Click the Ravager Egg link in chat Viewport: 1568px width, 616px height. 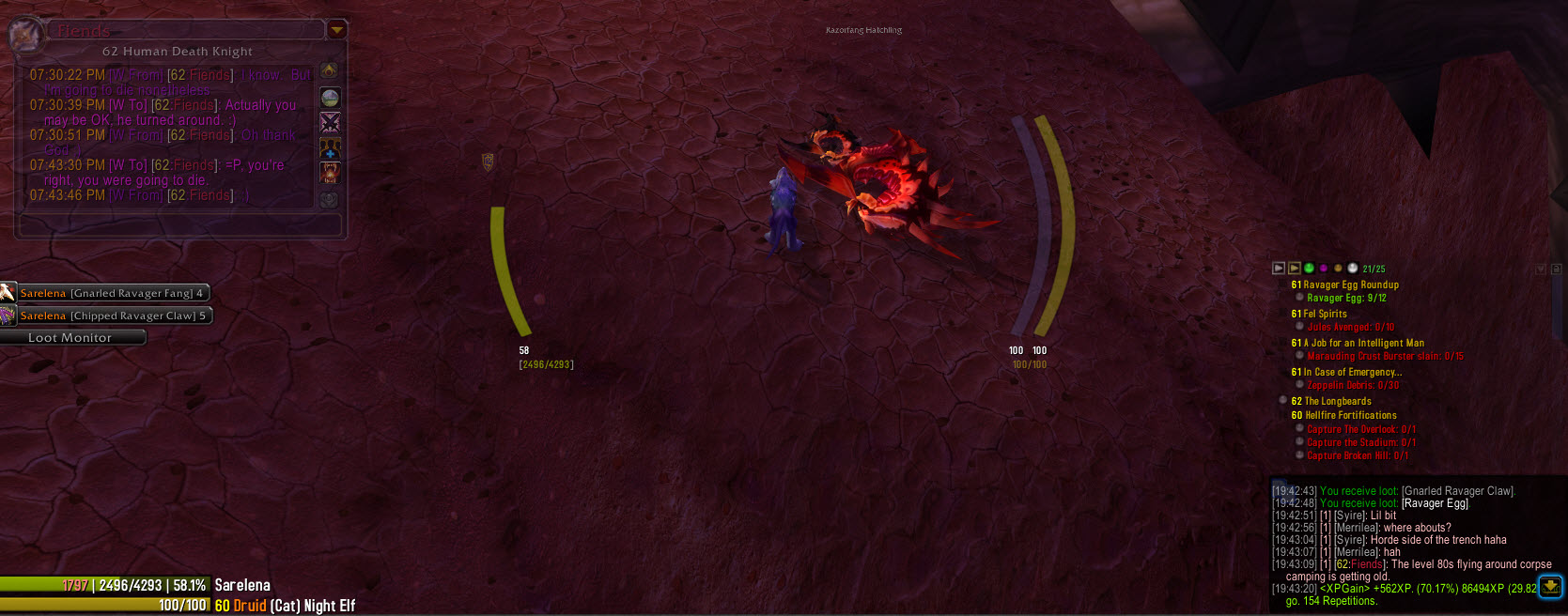1435,503
